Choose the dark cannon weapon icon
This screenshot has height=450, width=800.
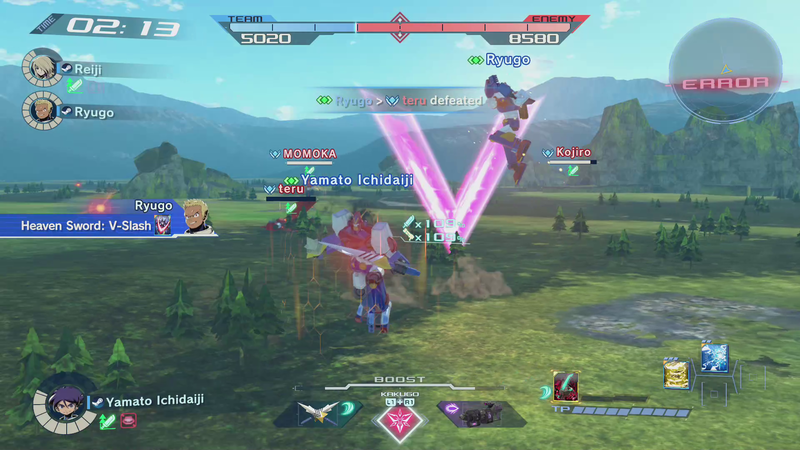pyautogui.click(x=478, y=414)
